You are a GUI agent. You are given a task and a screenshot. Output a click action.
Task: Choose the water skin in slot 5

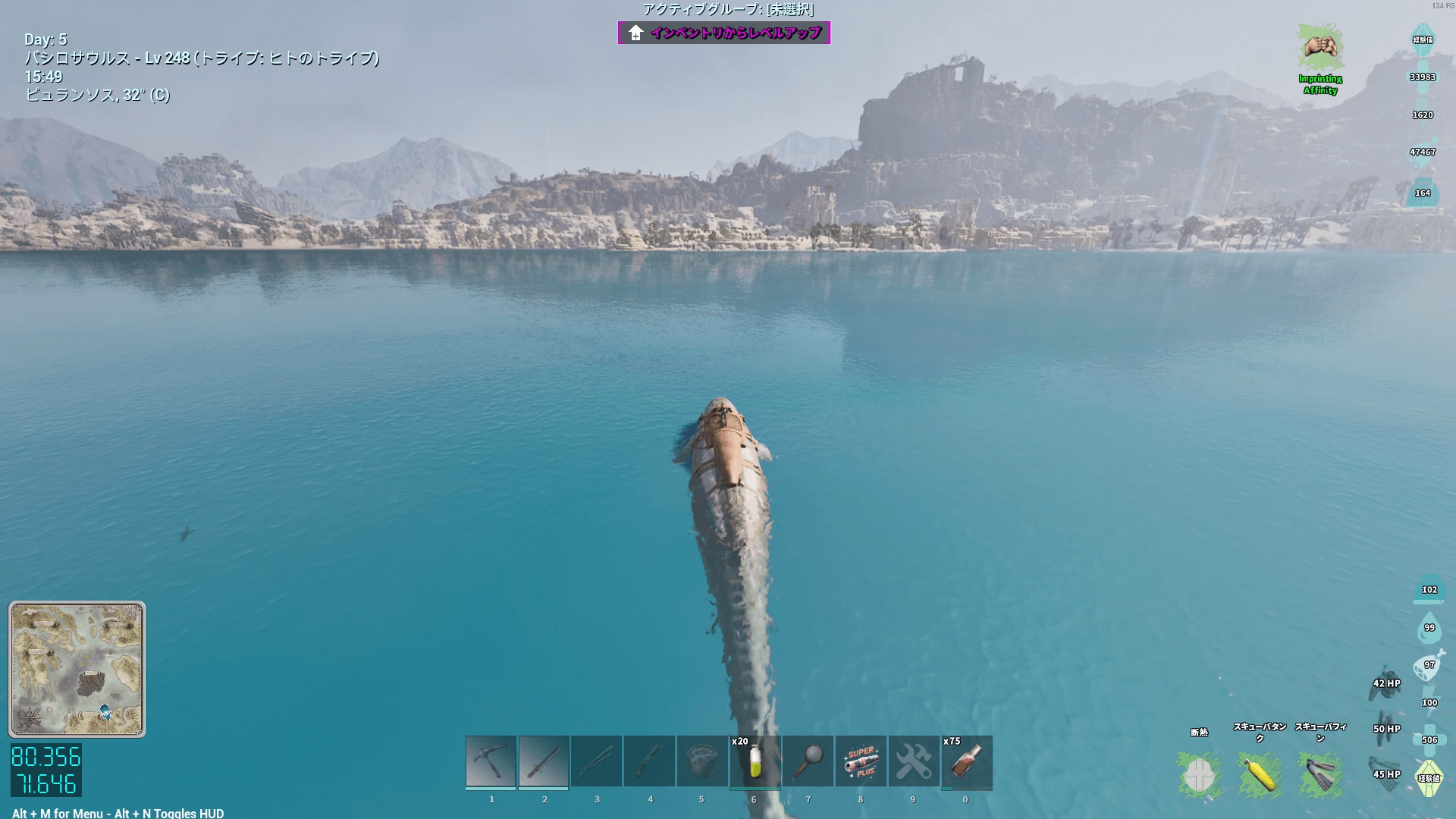(x=701, y=761)
